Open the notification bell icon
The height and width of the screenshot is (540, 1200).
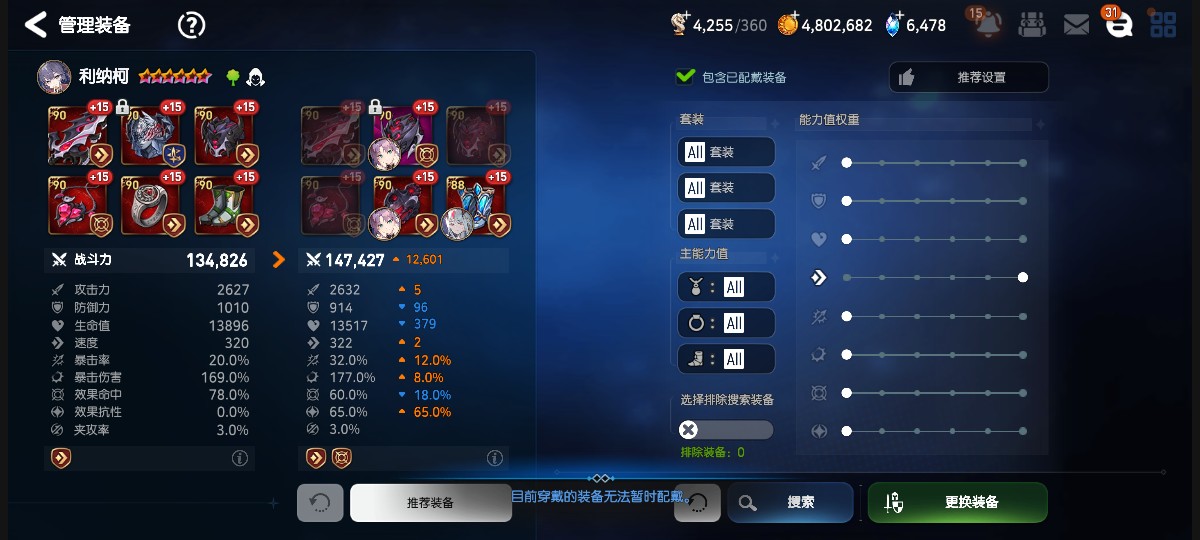tap(989, 25)
